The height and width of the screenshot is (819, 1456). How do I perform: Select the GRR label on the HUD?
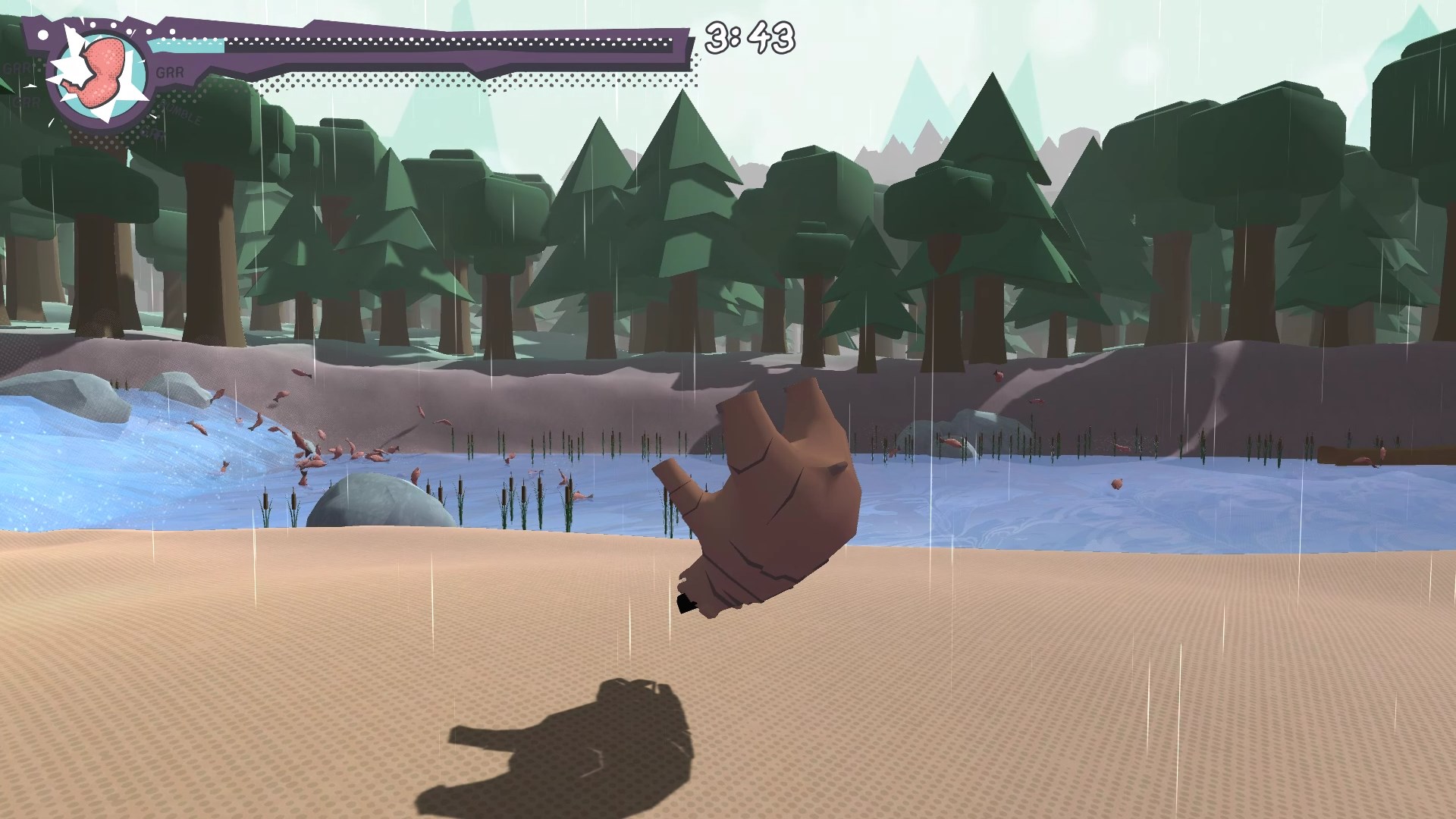[x=171, y=72]
